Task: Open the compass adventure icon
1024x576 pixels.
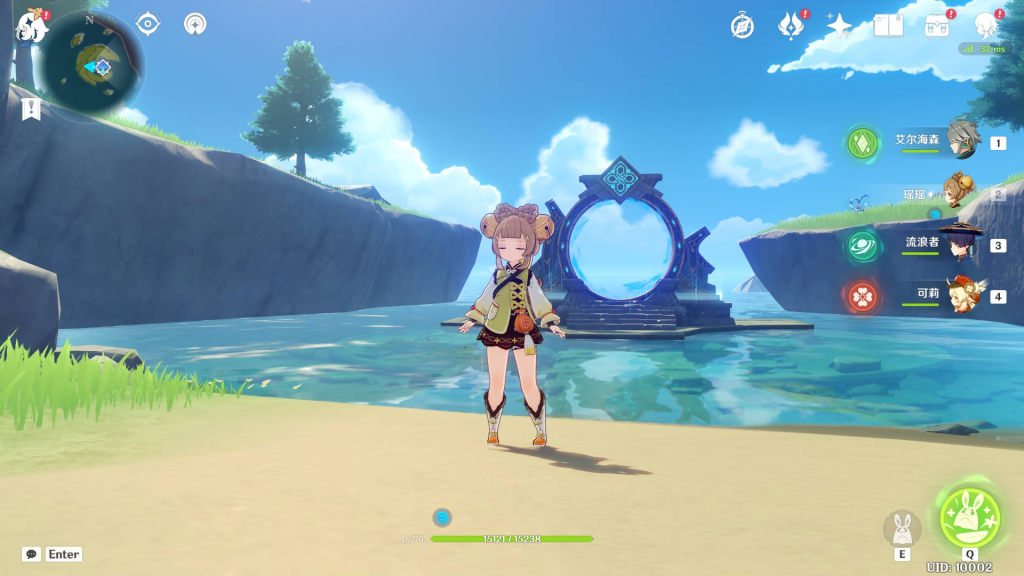Action: click(x=742, y=26)
